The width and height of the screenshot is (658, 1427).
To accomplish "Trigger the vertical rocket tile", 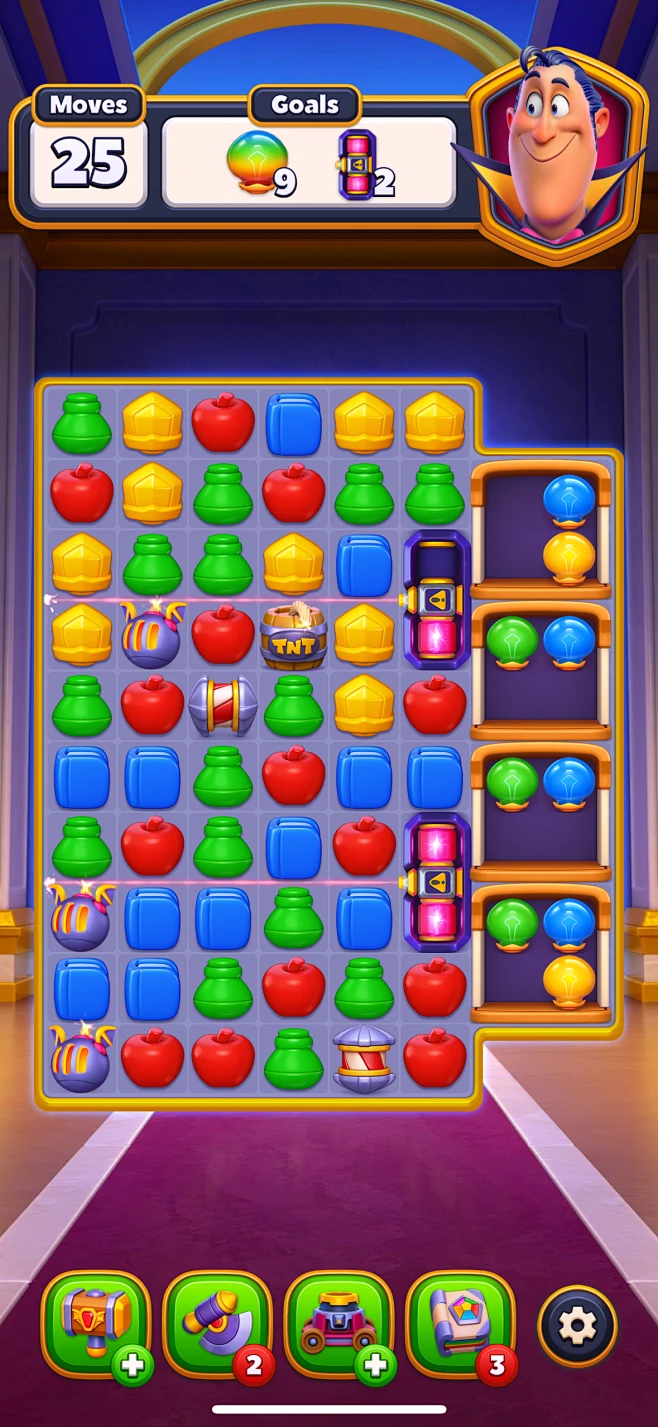I will coord(364,1059).
